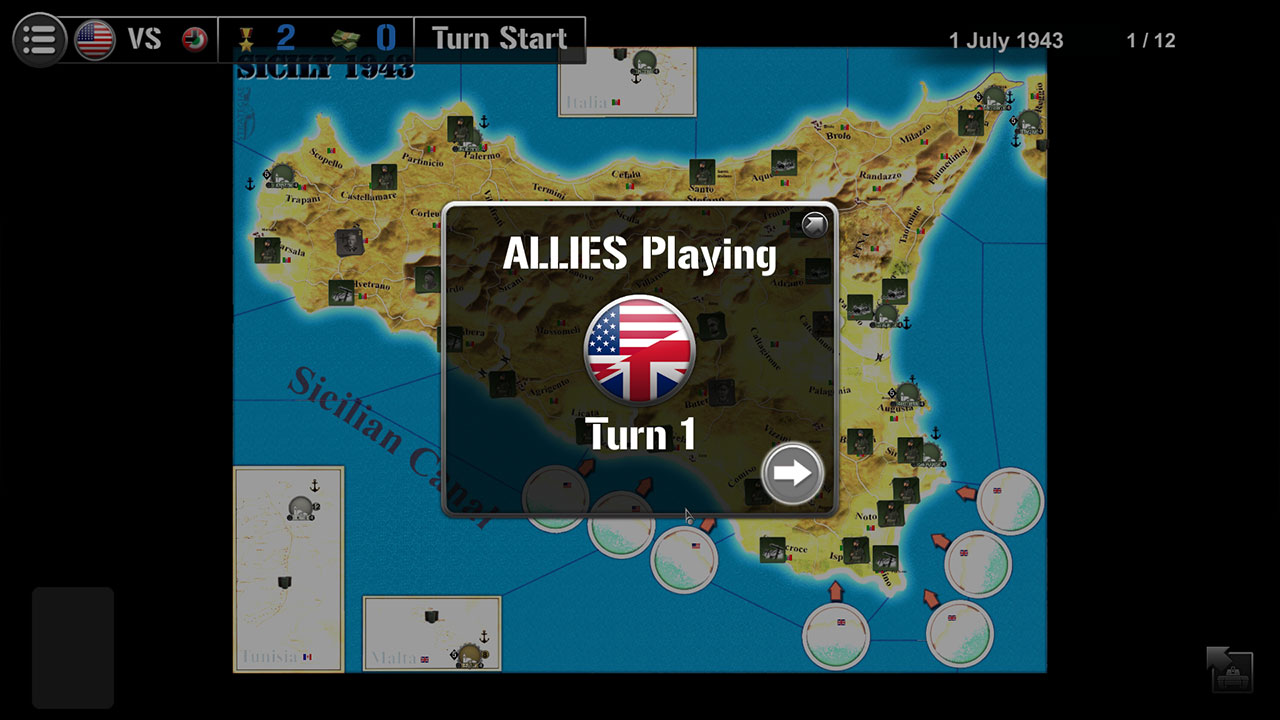Click the Allied flag emblem in the Turn 1 dialog

point(639,350)
